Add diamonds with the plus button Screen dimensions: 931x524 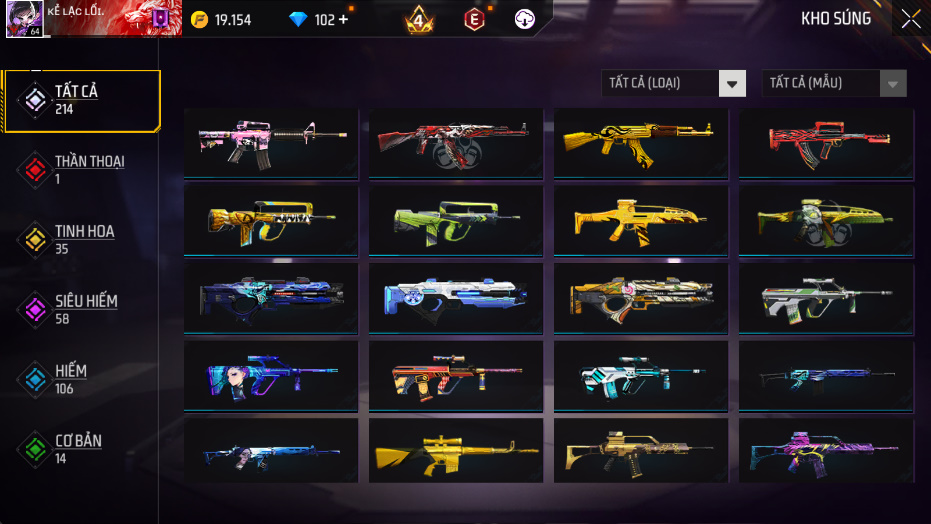343,20
